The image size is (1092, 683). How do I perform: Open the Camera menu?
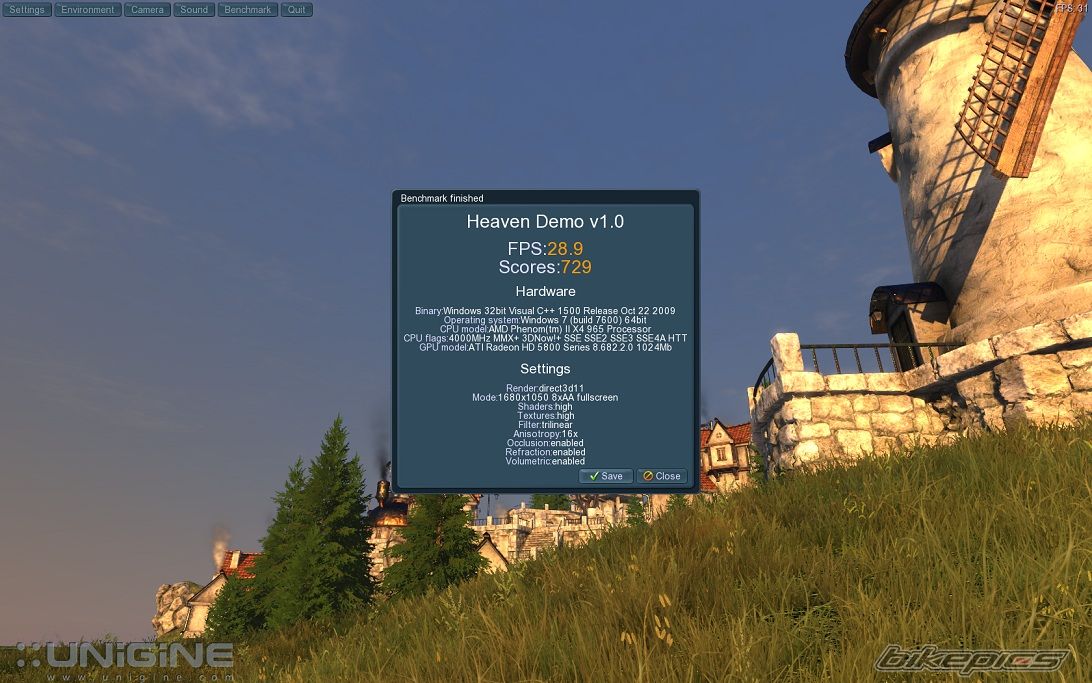(x=147, y=10)
